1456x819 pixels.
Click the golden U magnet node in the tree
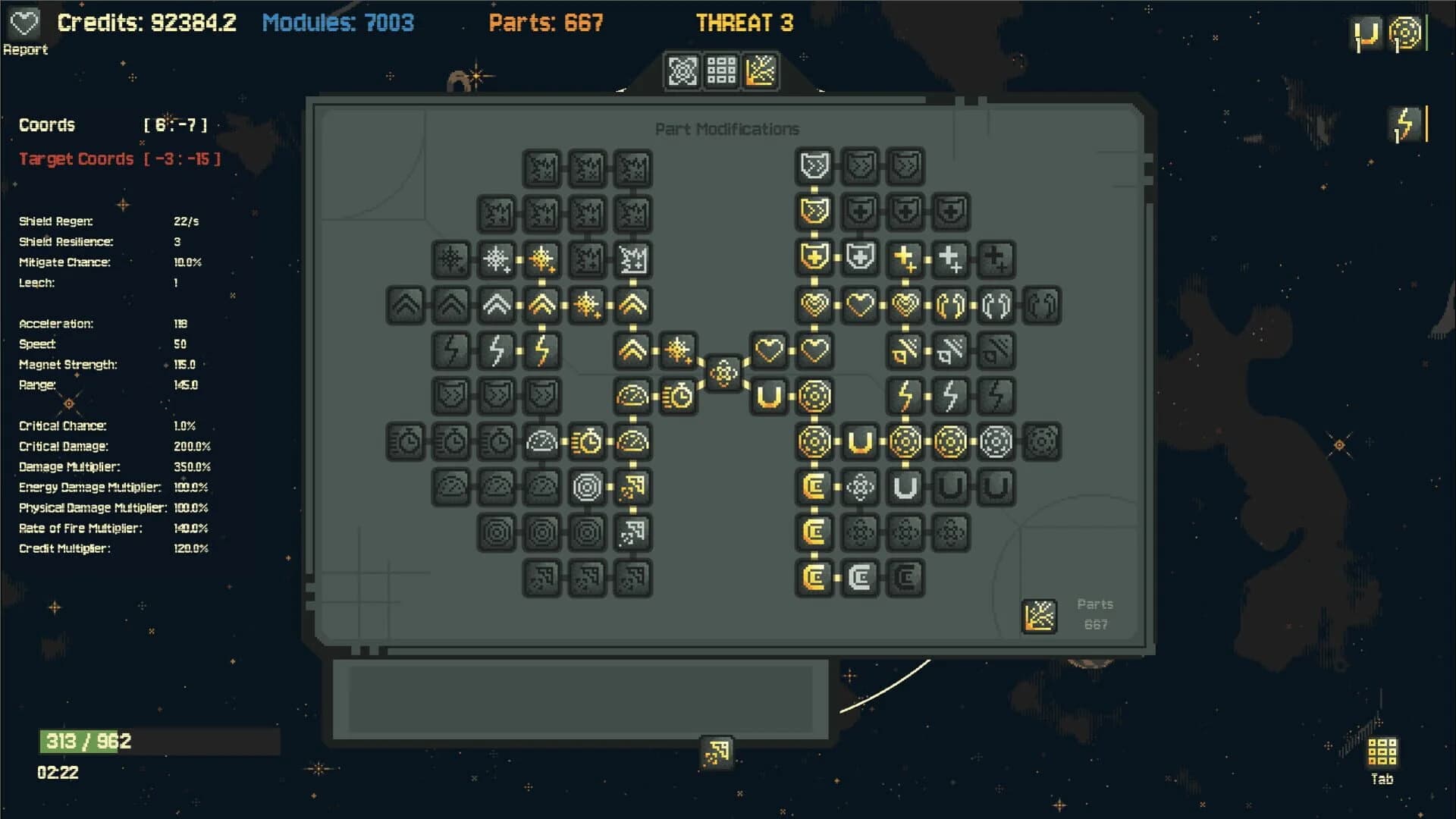[768, 395]
